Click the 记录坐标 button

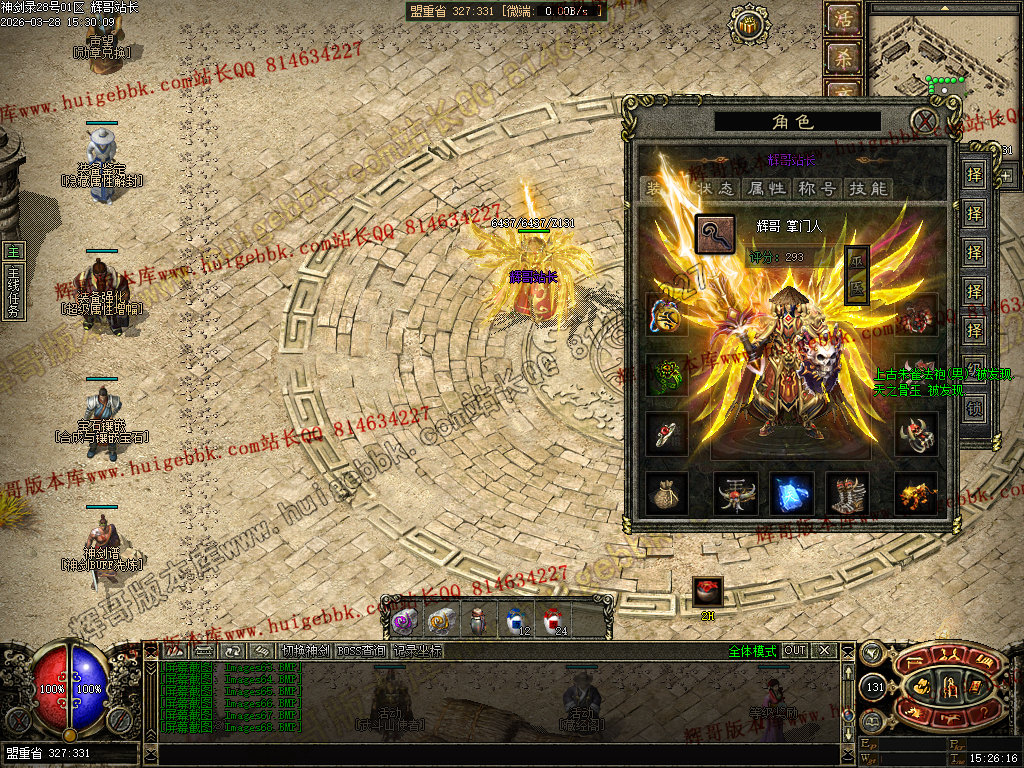417,651
